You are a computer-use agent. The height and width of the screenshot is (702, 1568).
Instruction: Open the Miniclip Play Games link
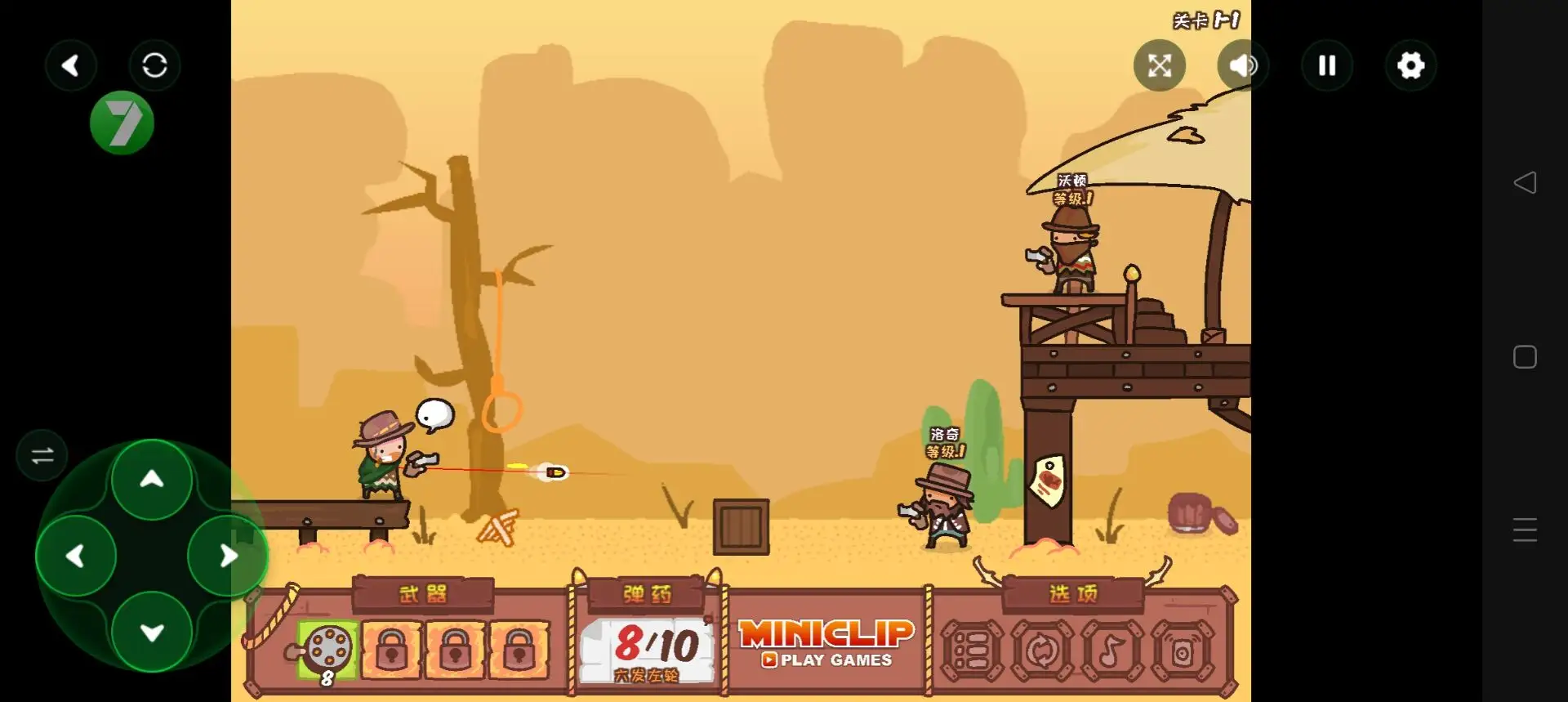click(826, 644)
